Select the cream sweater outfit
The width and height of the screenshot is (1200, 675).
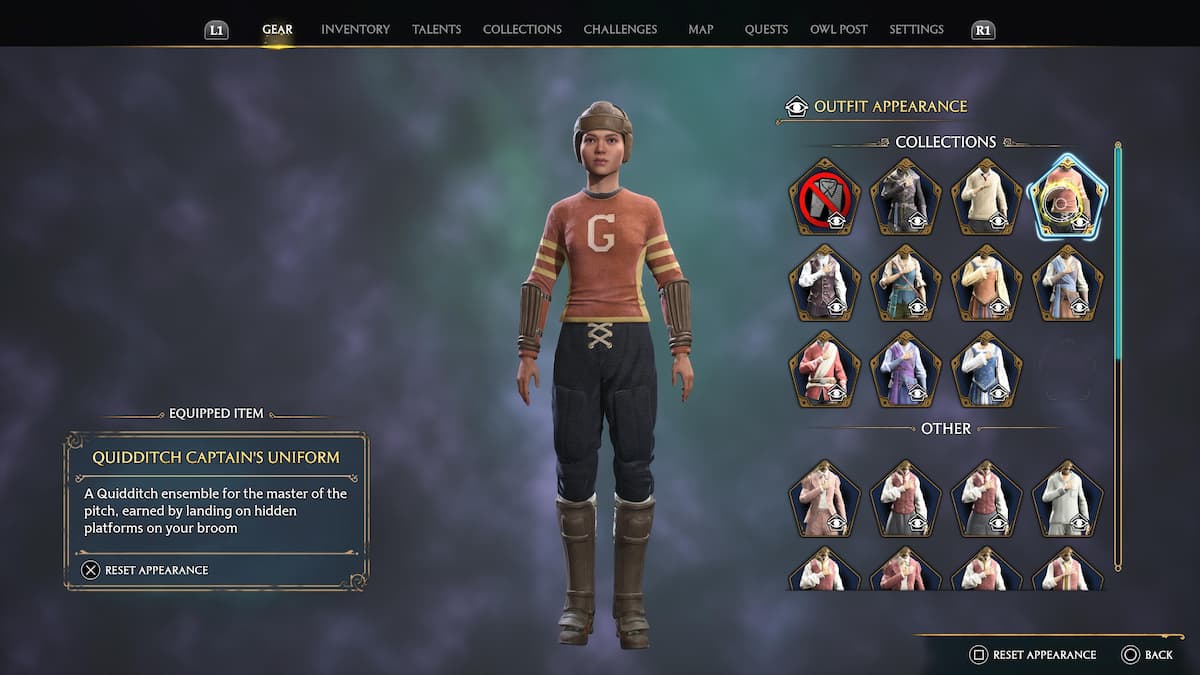tap(986, 198)
